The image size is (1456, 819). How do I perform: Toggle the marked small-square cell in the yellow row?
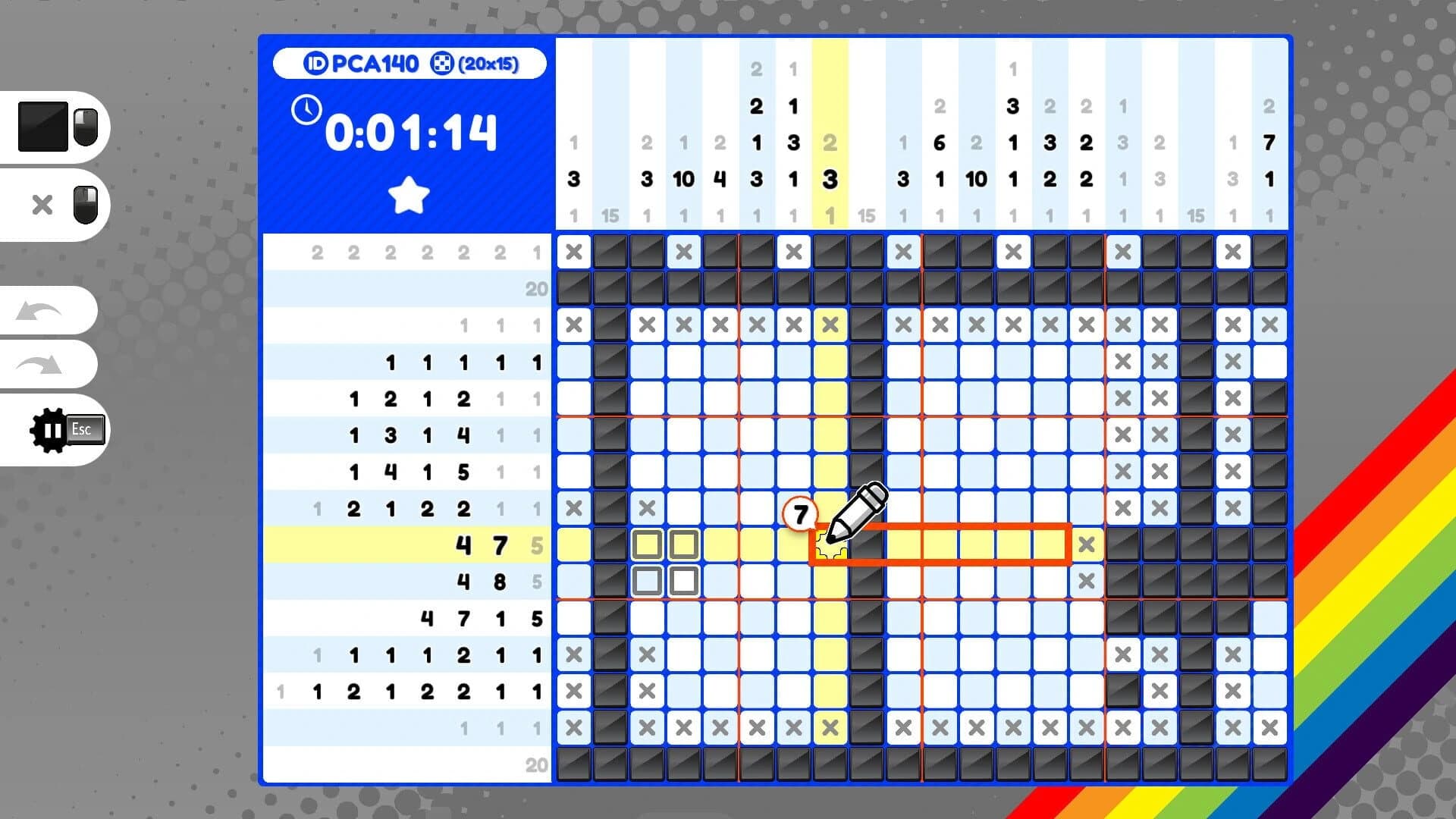point(647,544)
